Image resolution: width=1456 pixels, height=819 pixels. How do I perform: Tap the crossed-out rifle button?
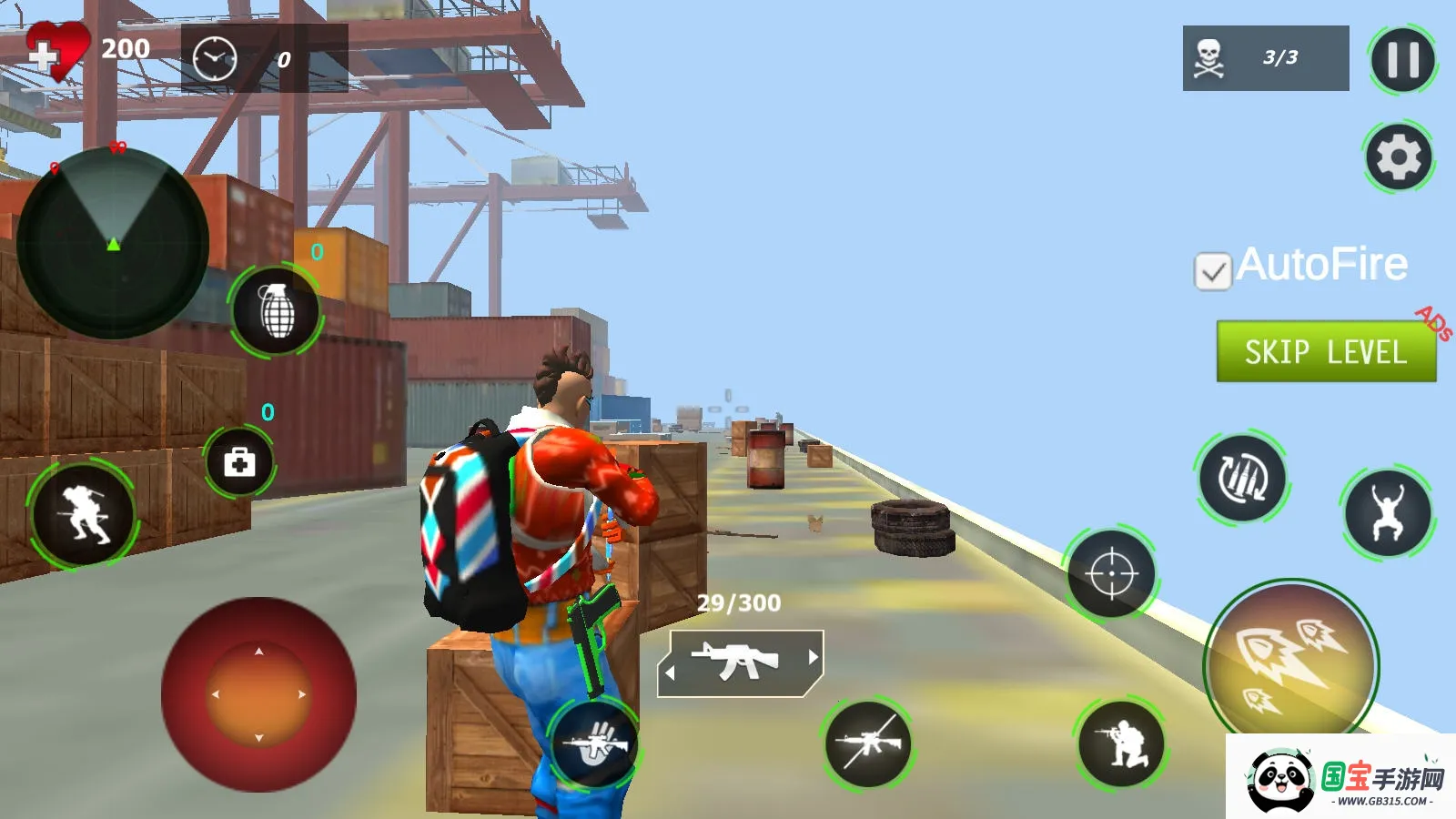click(x=868, y=744)
